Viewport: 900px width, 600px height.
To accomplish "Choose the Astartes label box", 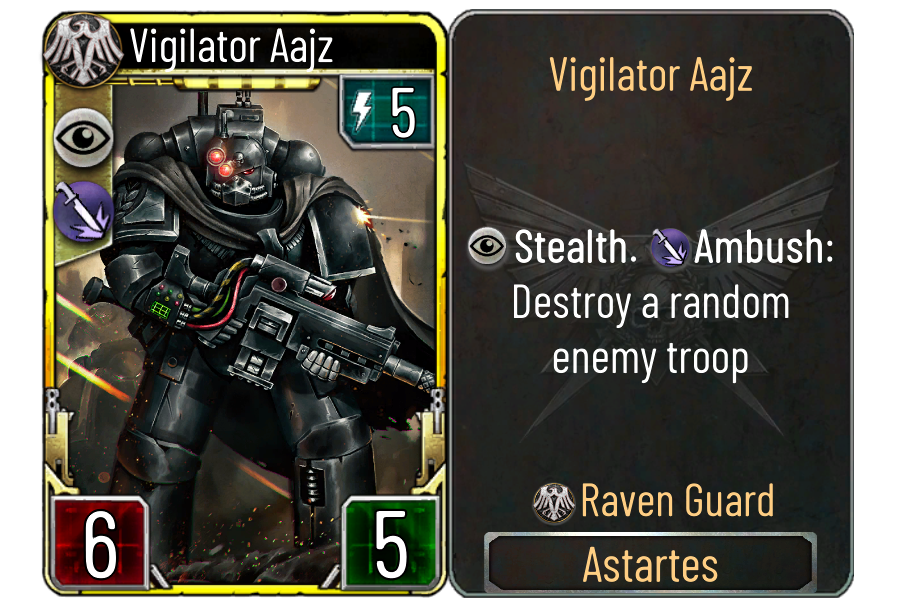I will (x=650, y=565).
